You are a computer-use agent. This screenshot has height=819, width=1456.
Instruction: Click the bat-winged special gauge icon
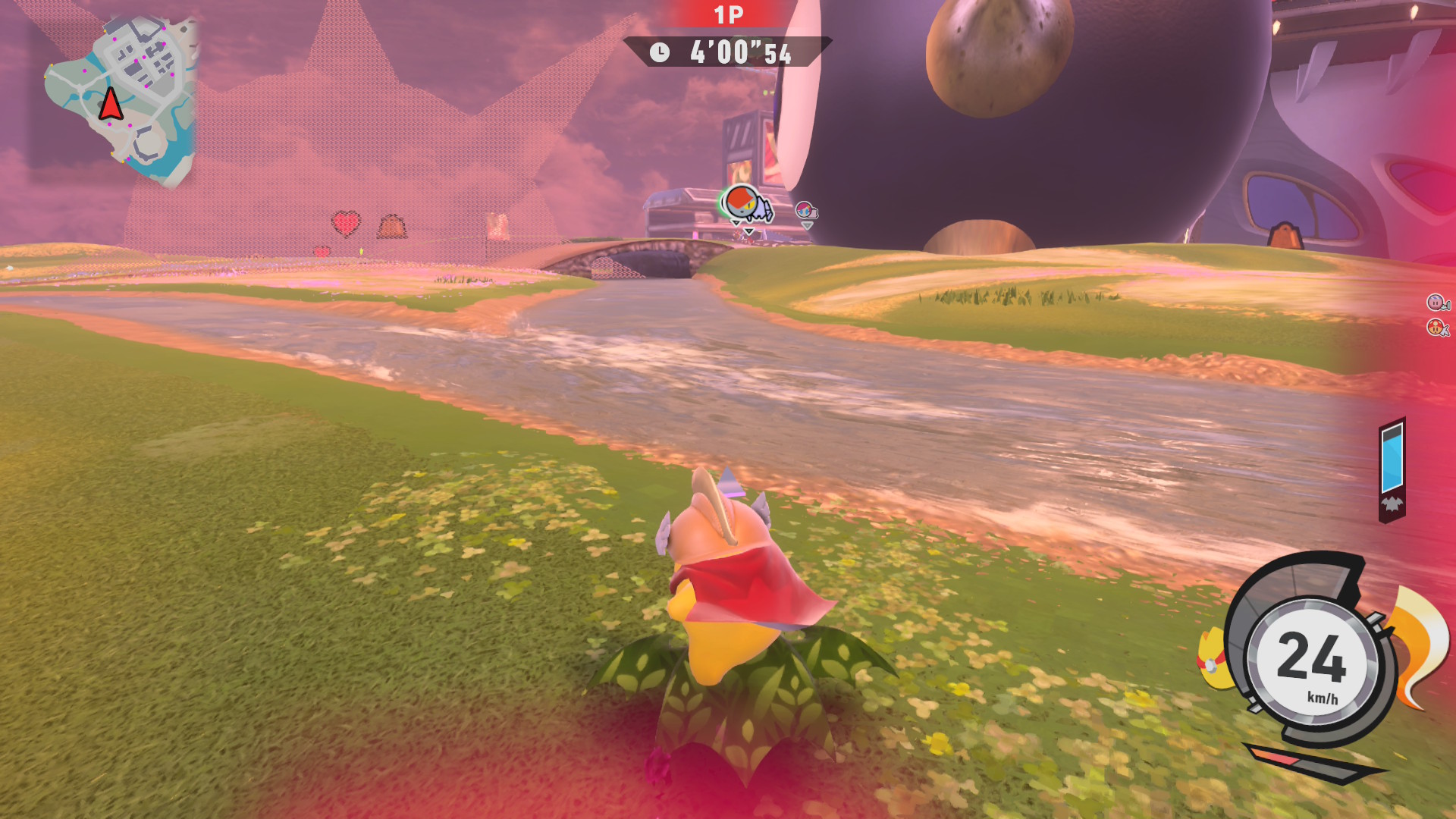click(x=1392, y=504)
